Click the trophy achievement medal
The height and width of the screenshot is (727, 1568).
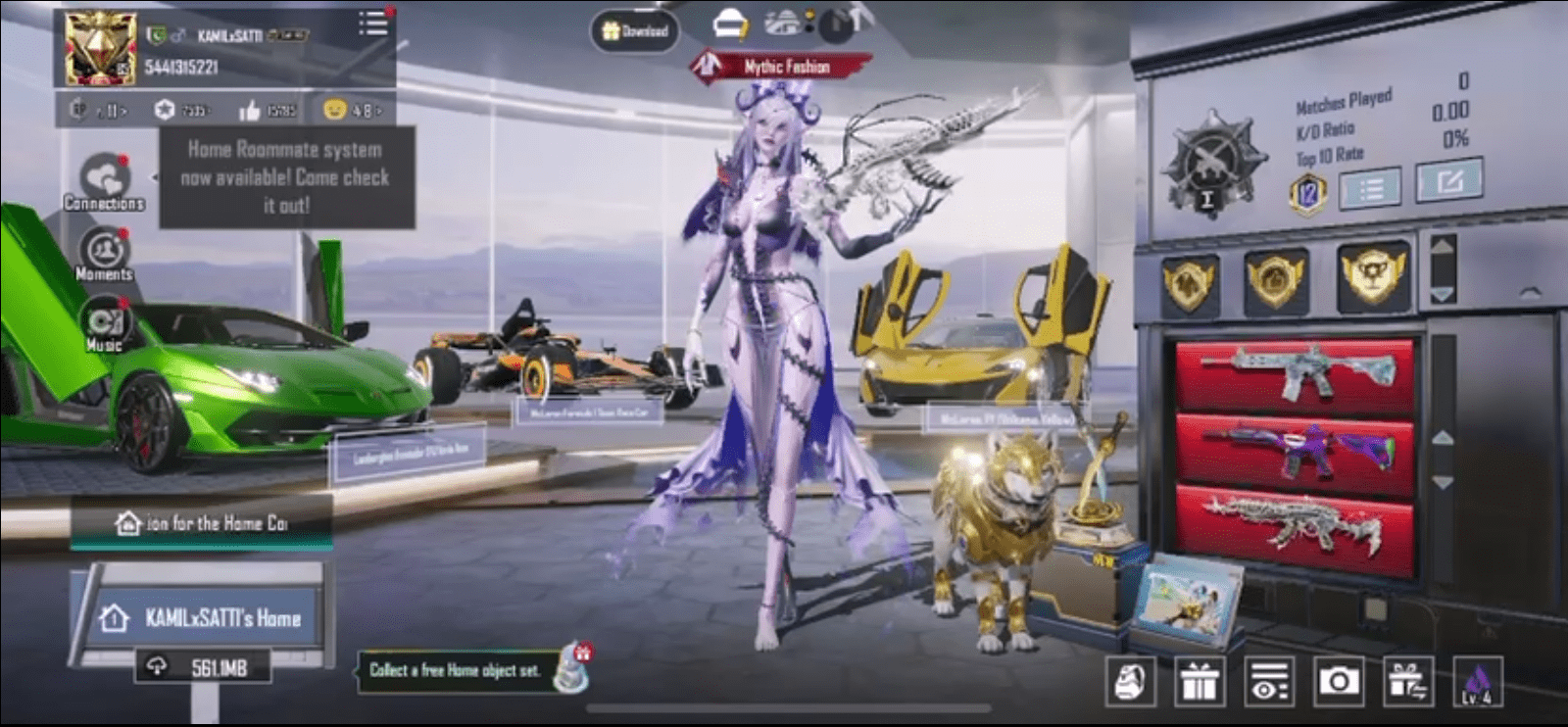click(x=1372, y=279)
